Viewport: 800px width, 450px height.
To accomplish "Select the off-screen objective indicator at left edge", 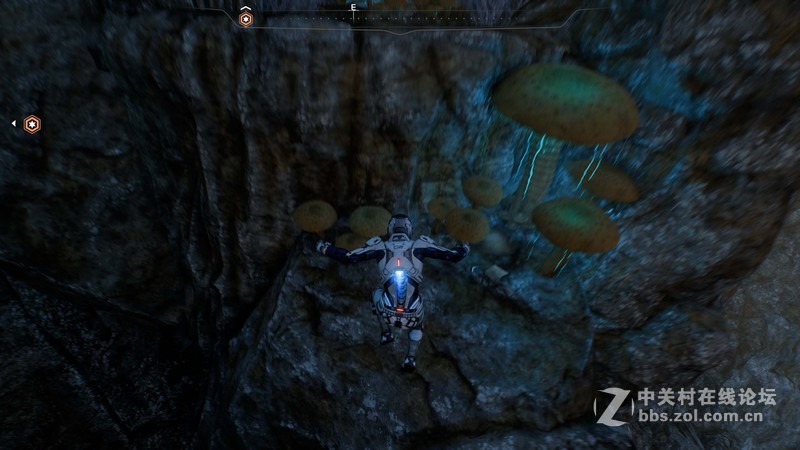I will pos(32,124).
